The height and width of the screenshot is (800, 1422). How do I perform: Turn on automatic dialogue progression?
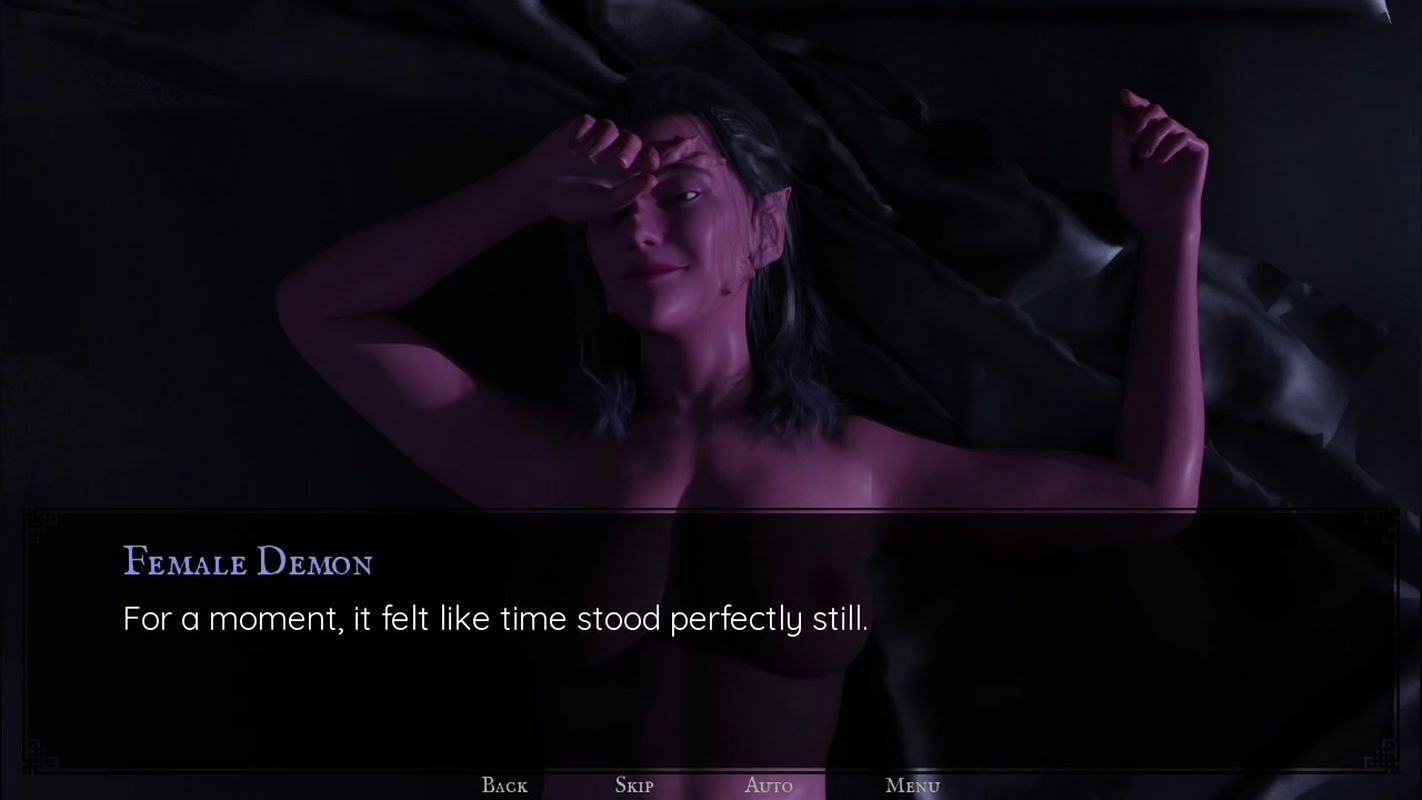[768, 786]
